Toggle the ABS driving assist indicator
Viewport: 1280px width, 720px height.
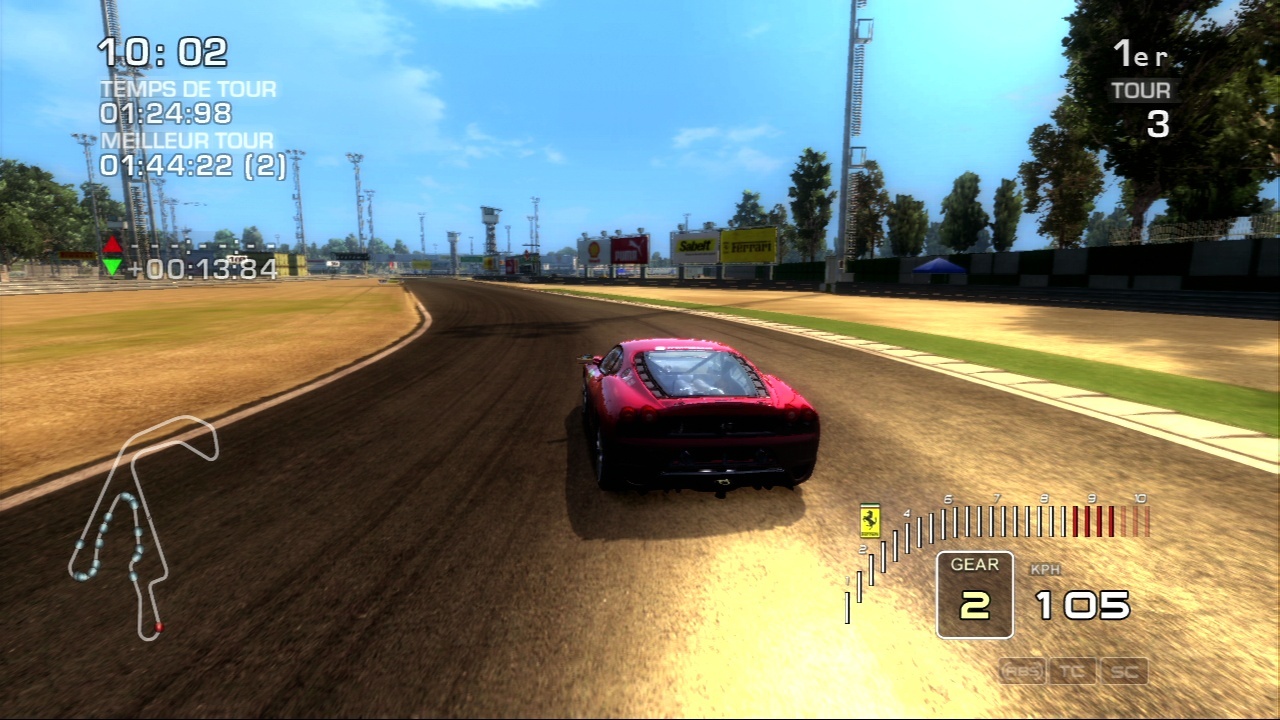(1022, 671)
